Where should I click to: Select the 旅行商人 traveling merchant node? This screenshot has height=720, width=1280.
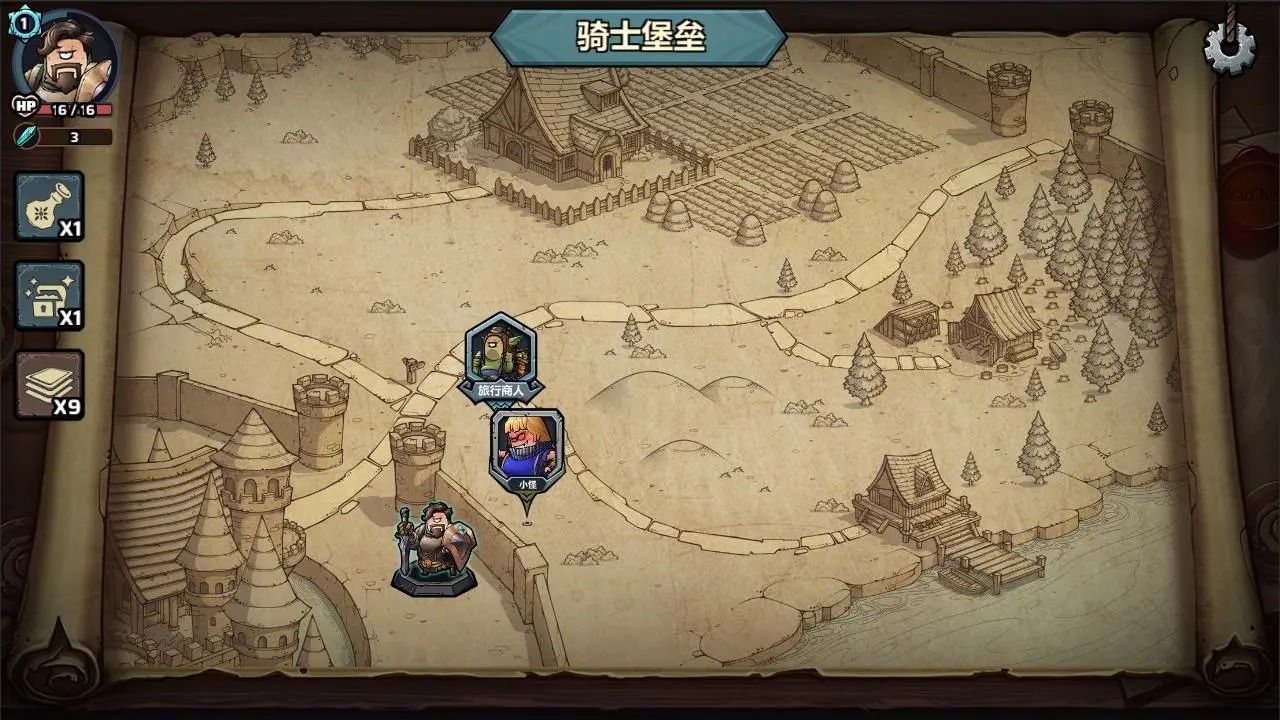coord(500,352)
